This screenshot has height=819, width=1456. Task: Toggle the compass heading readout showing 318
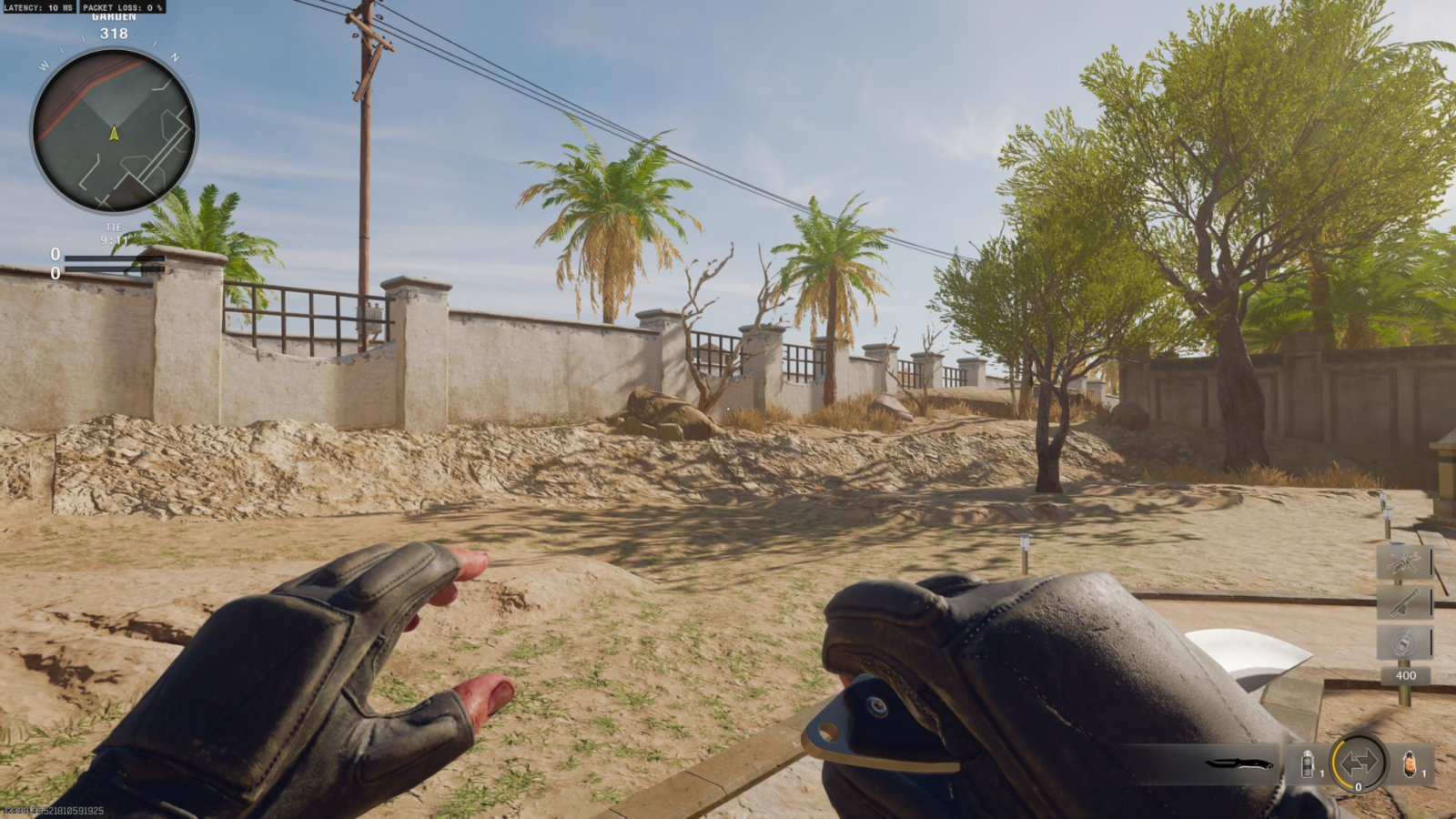click(114, 34)
